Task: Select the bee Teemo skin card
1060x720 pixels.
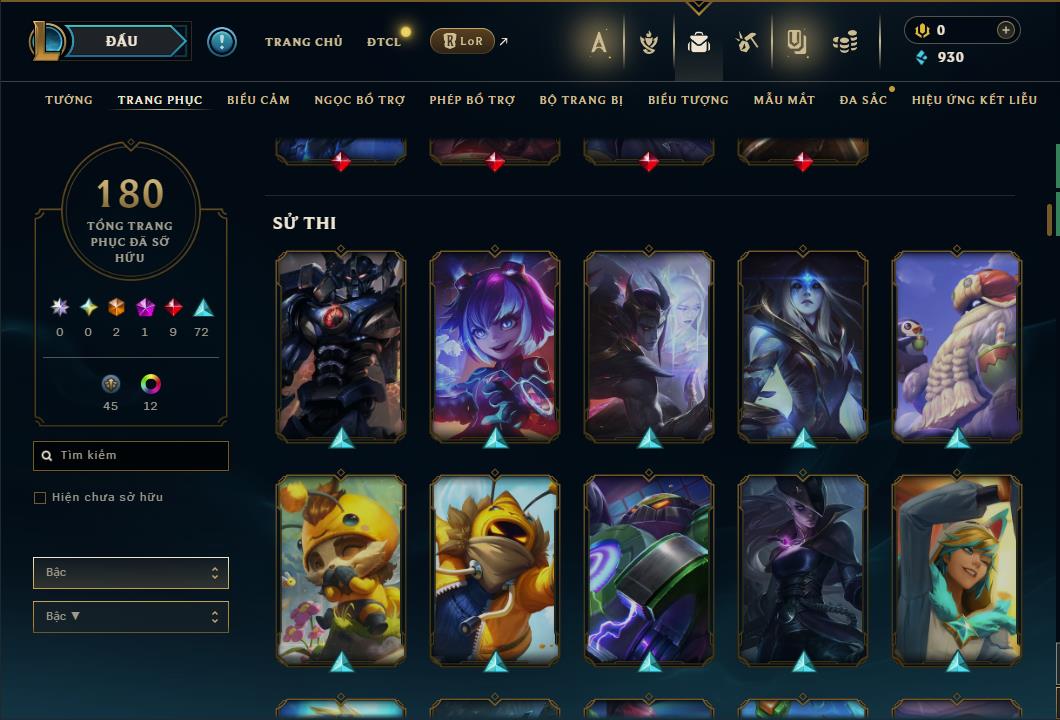Action: click(x=341, y=570)
